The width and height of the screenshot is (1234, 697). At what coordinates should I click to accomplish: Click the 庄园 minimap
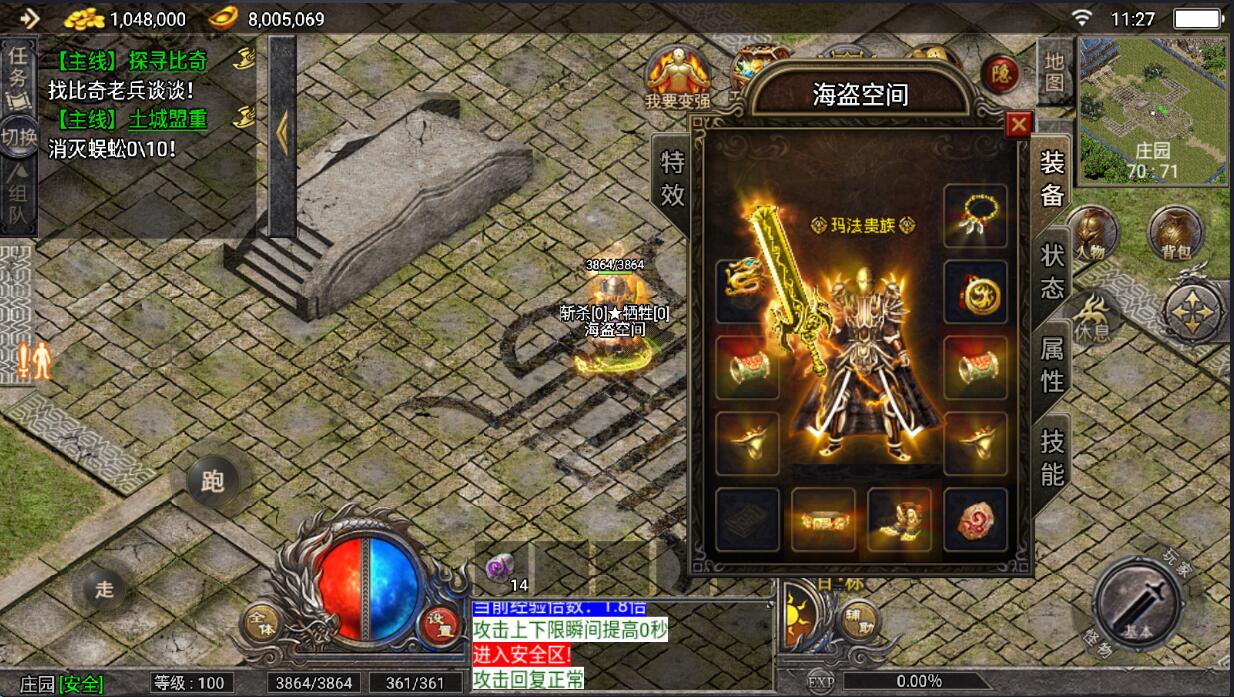(x=1153, y=111)
